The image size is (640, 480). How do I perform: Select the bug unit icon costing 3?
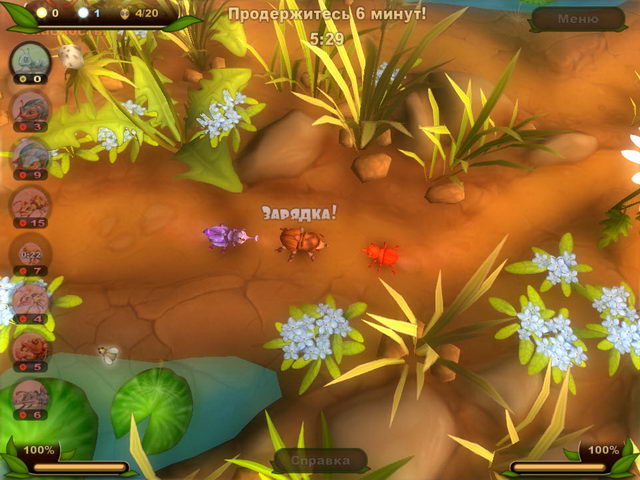pos(30,107)
